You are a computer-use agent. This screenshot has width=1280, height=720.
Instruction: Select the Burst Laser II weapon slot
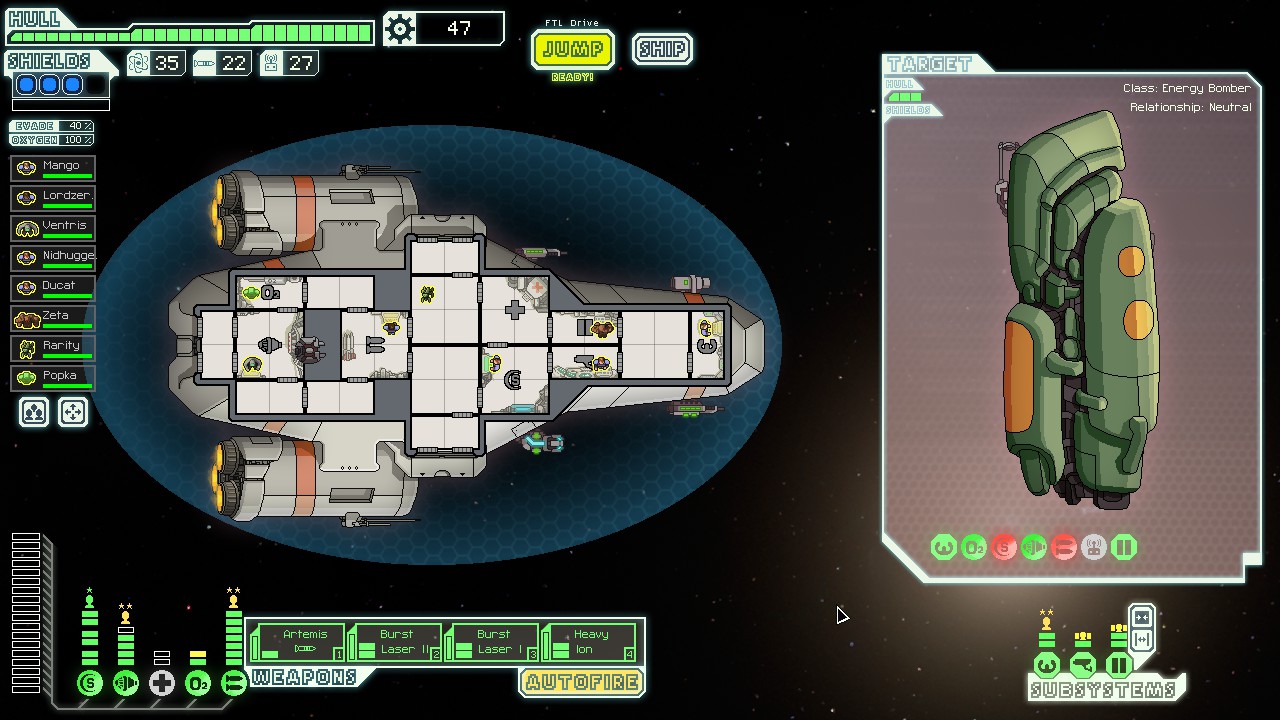point(395,642)
